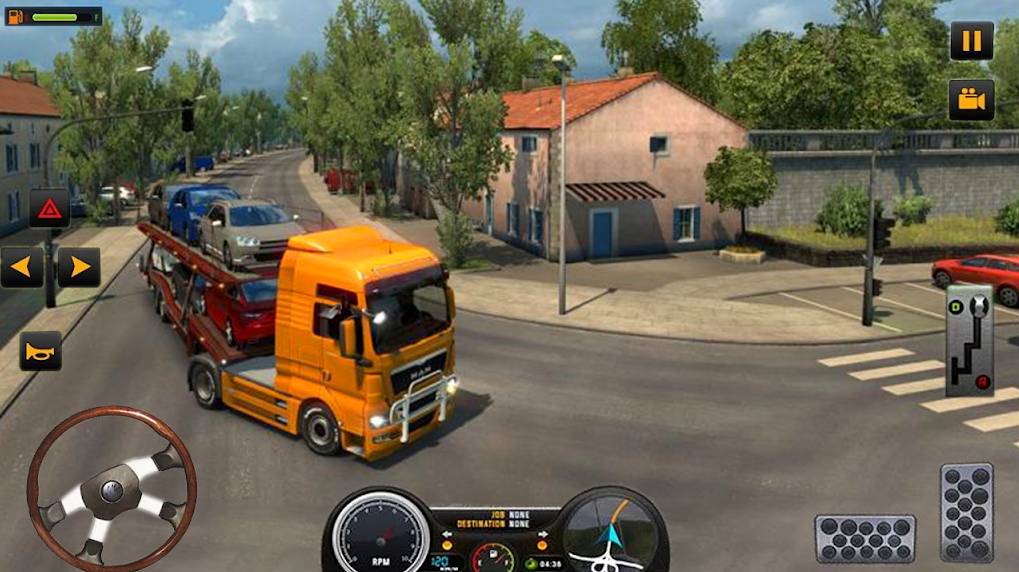Click the steering wheel control

[x=111, y=489]
